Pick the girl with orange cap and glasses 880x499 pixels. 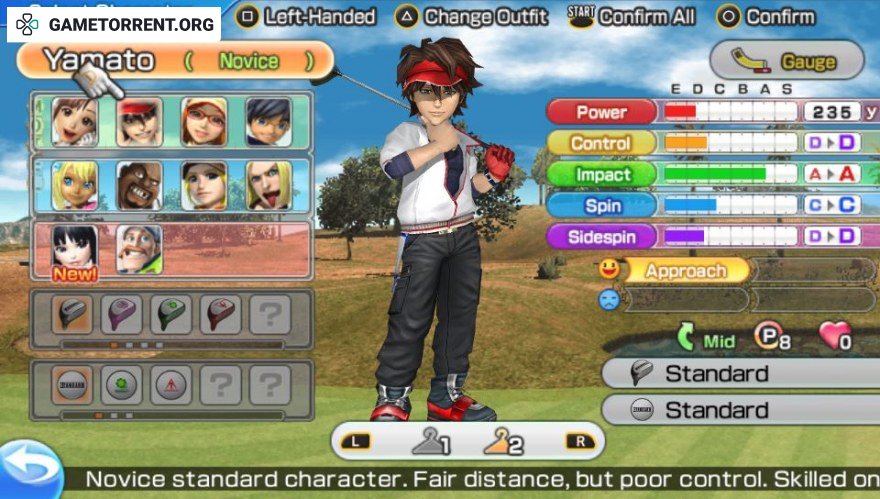204,122
